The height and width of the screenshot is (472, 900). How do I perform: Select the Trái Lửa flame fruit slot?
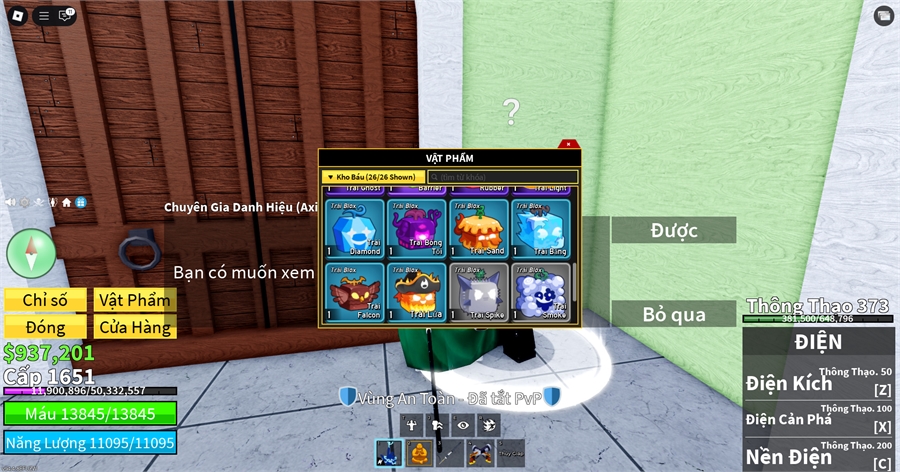418,292
